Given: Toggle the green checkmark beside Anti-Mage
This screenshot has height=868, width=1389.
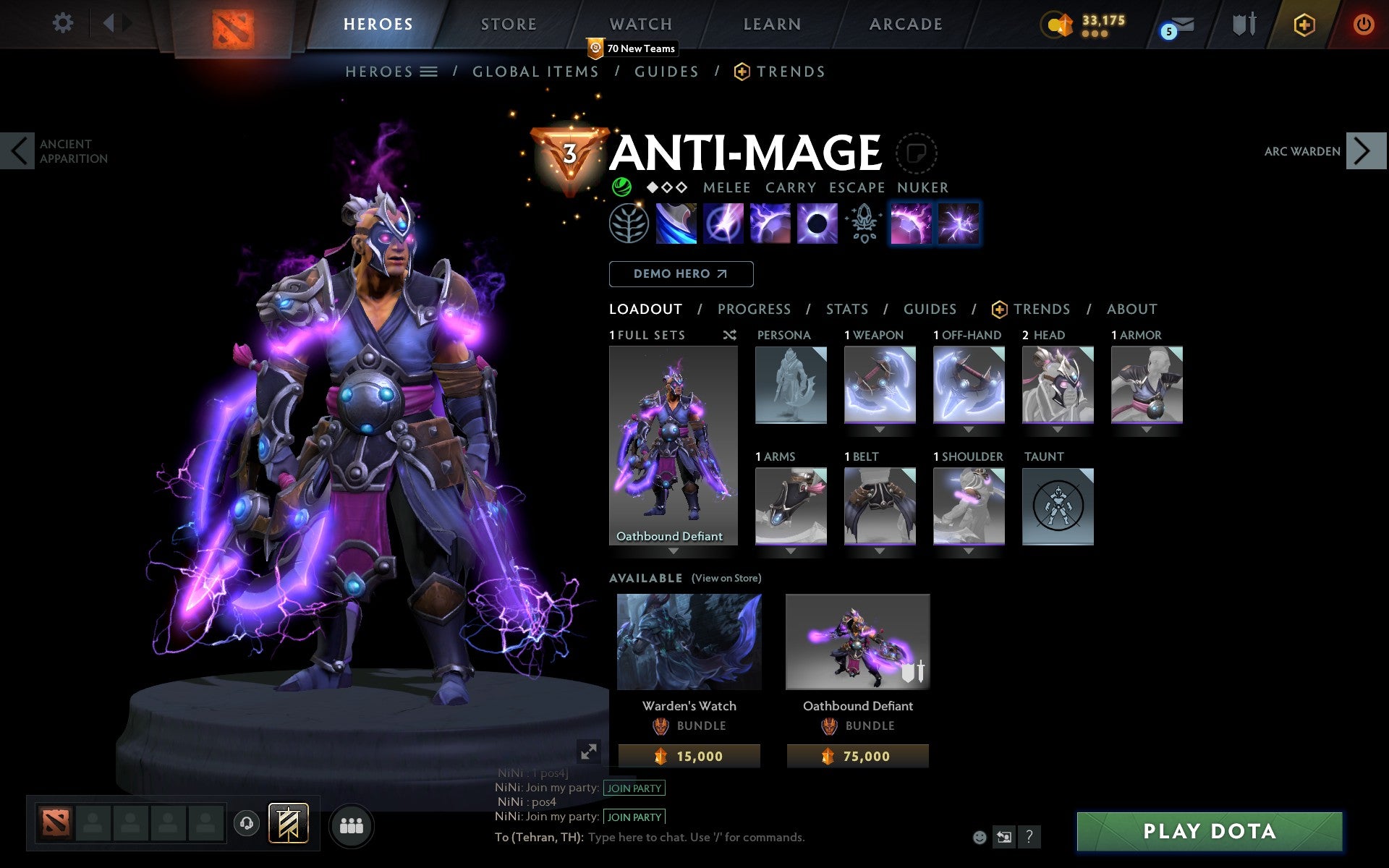Looking at the screenshot, I should [622, 187].
